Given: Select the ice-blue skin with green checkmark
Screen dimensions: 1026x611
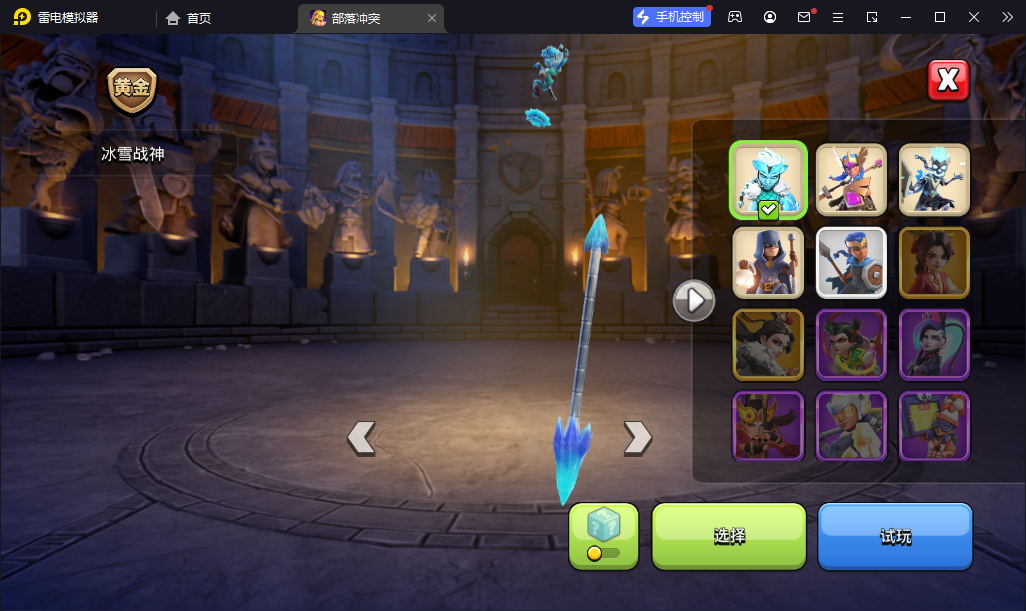Looking at the screenshot, I should pos(768,180).
